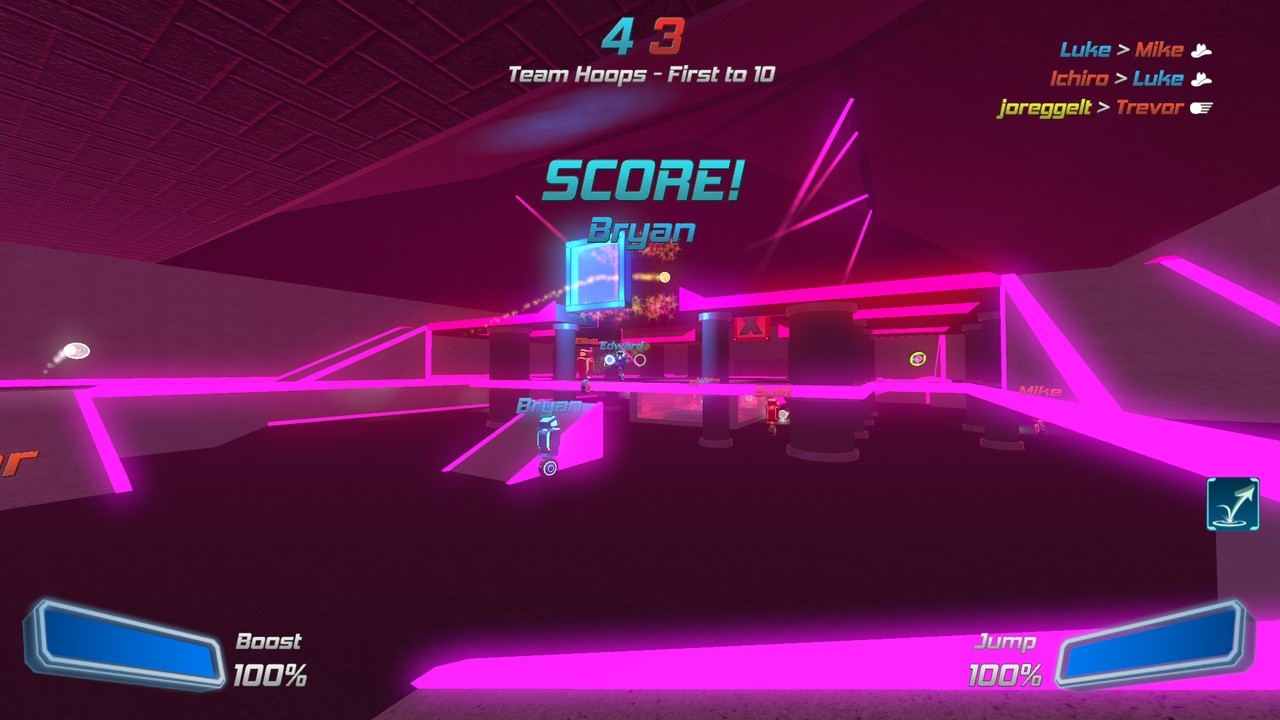Click Bryan's scorer name under SCORE!

[x=641, y=229]
